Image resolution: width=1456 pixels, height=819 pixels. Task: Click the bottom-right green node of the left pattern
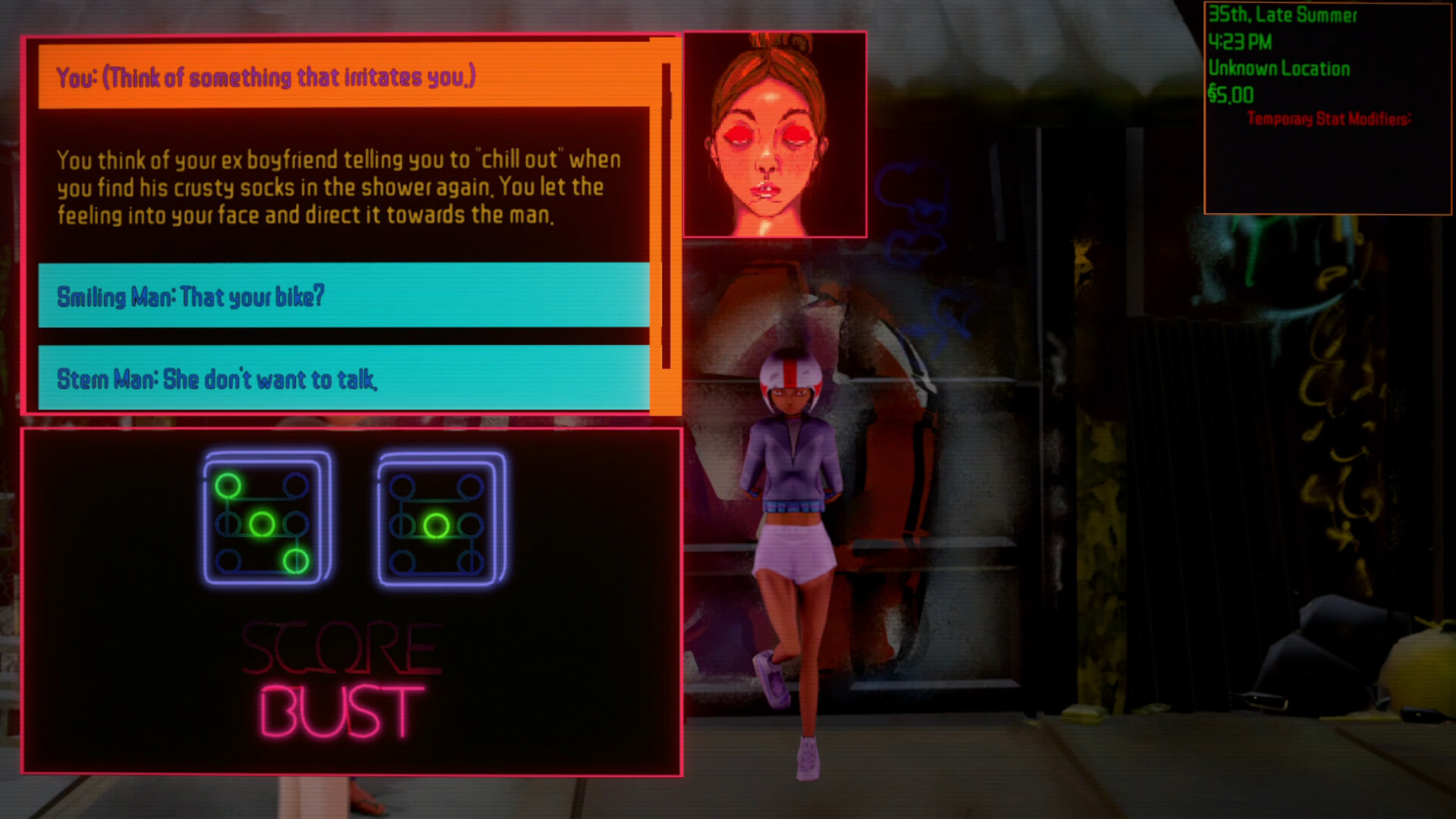296,563
